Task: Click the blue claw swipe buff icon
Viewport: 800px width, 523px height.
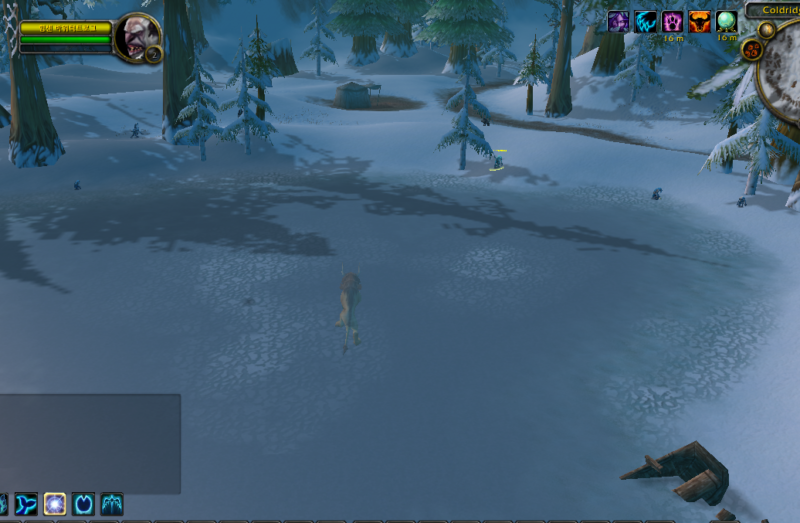Action: [646, 21]
